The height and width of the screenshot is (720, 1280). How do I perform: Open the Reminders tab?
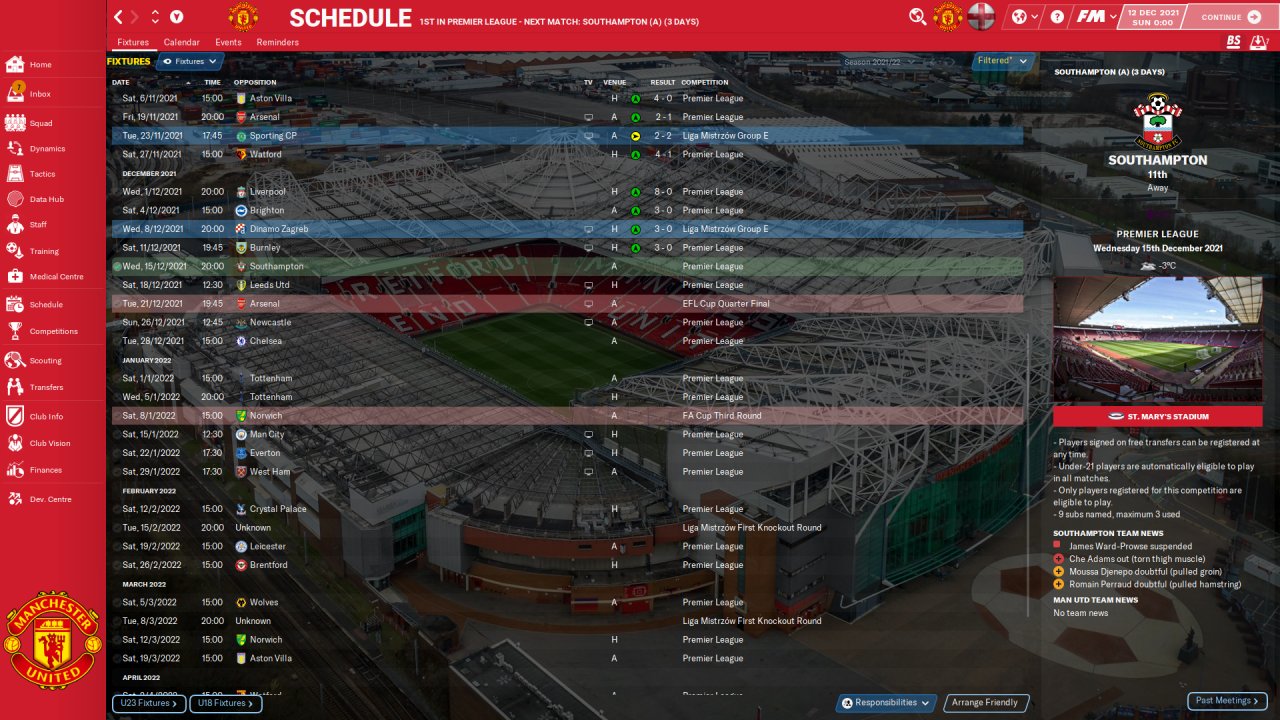pyautogui.click(x=277, y=42)
